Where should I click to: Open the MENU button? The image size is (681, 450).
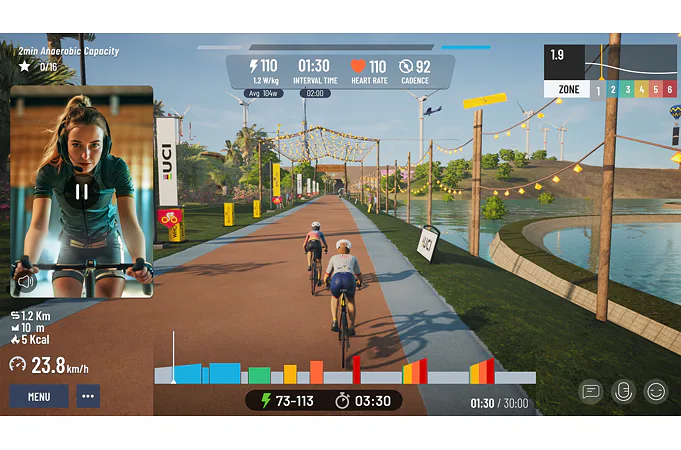[39, 396]
